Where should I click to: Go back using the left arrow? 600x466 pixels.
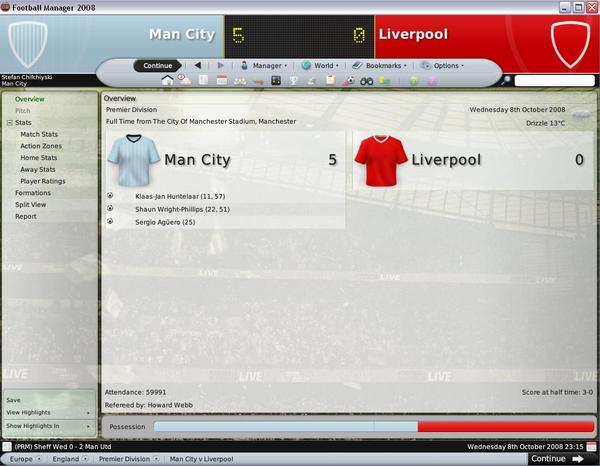click(x=197, y=66)
